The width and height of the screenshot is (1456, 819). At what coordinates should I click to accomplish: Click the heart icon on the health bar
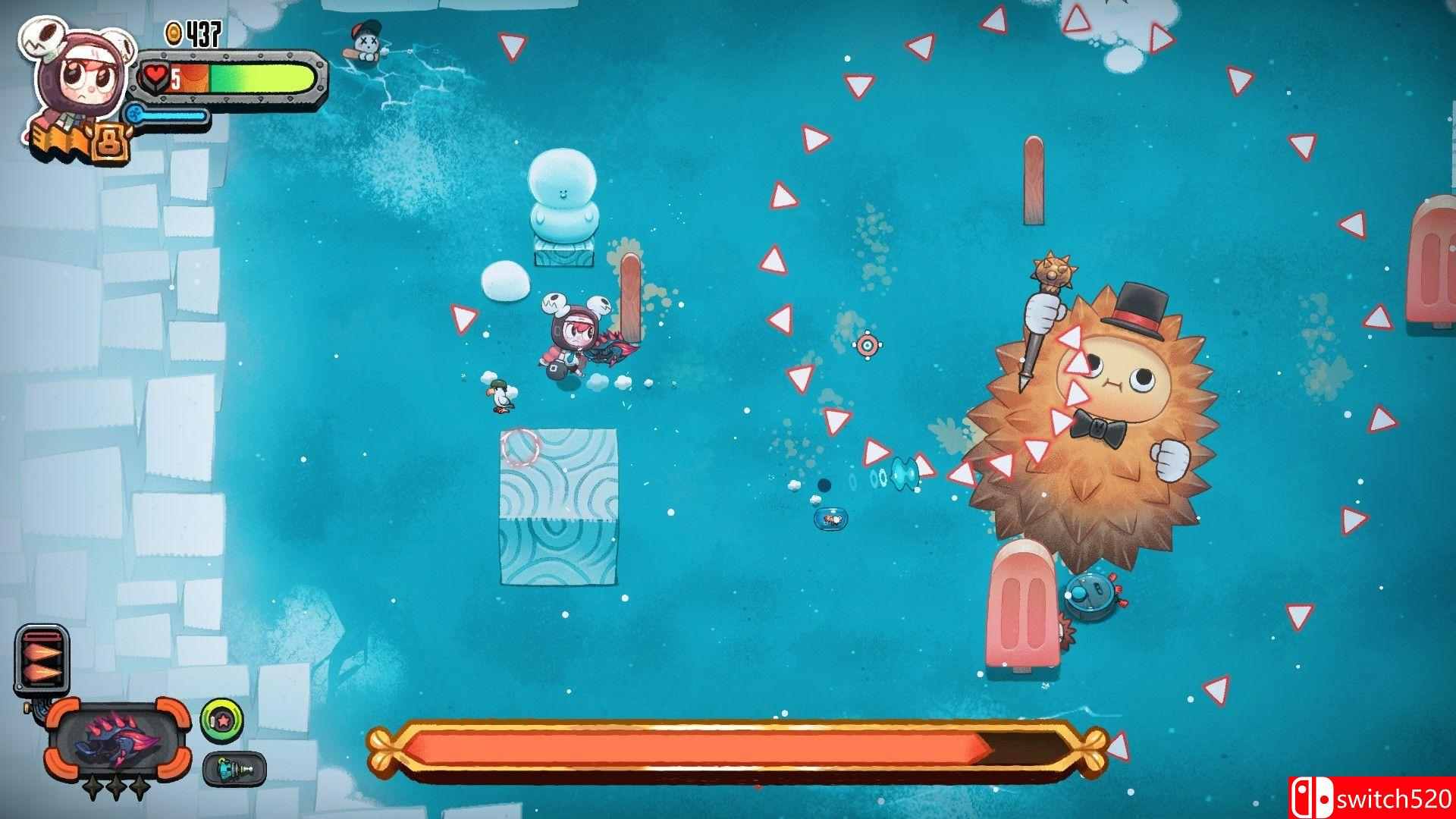[x=157, y=76]
